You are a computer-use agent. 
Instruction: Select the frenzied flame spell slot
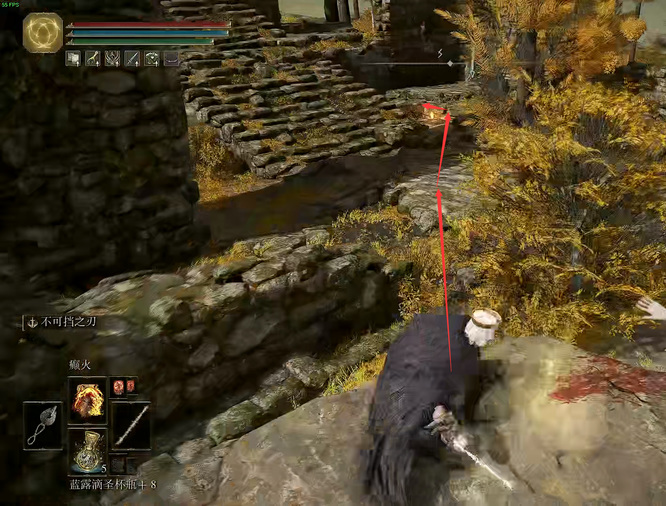pyautogui.click(x=87, y=400)
